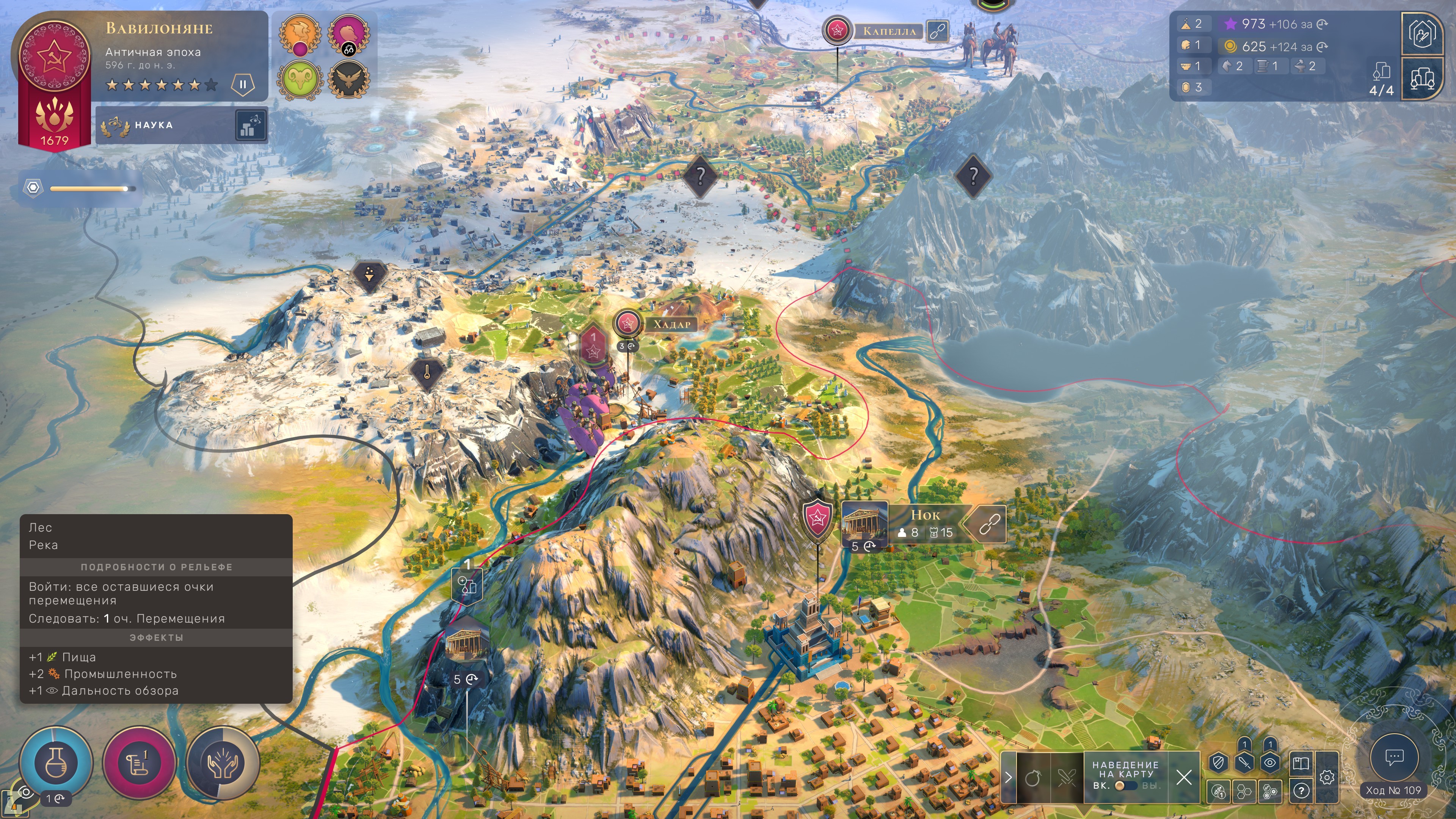This screenshot has width=1456, height=819.
Task: Close the map hover panel
Action: (x=1183, y=778)
